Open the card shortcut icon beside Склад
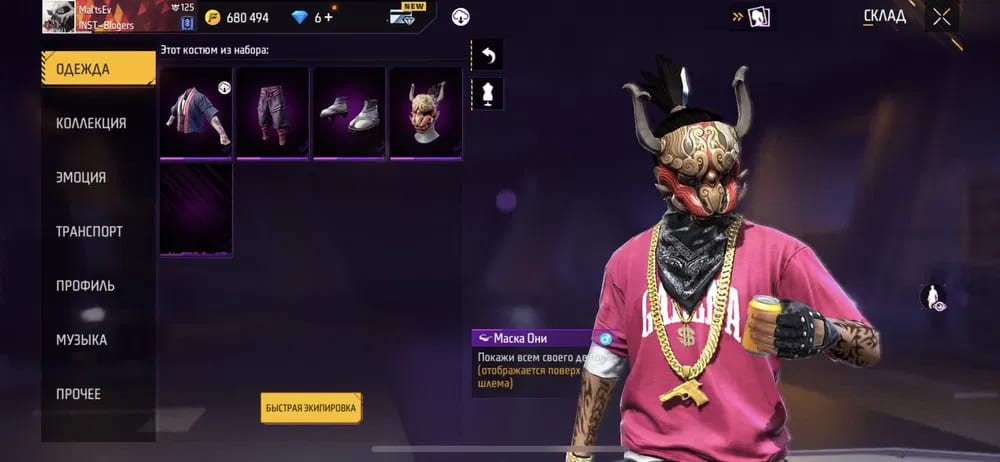 pos(757,17)
